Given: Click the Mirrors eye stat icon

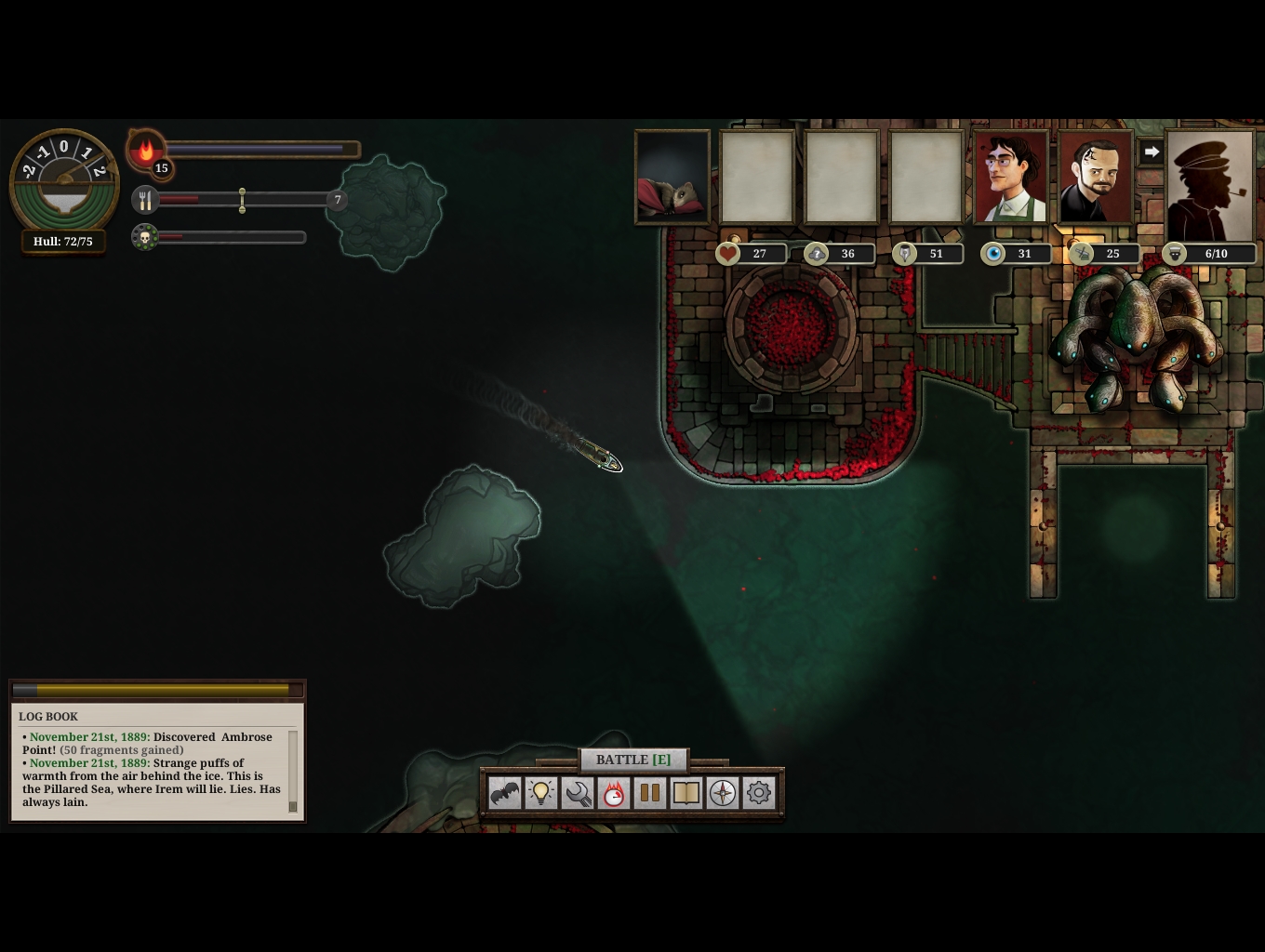Looking at the screenshot, I should (x=993, y=254).
